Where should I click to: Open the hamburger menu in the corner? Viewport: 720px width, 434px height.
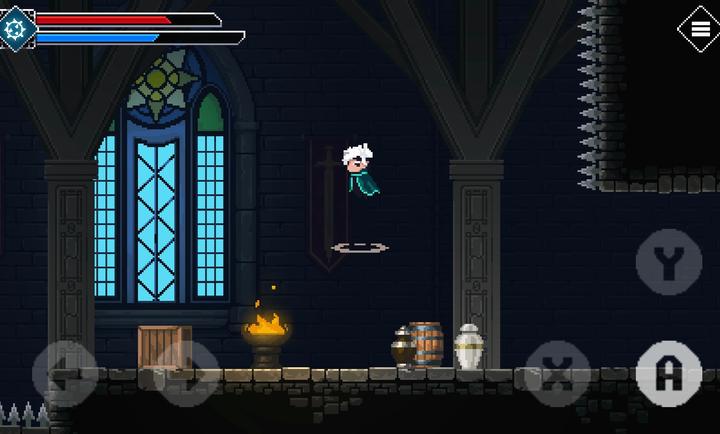click(x=698, y=27)
